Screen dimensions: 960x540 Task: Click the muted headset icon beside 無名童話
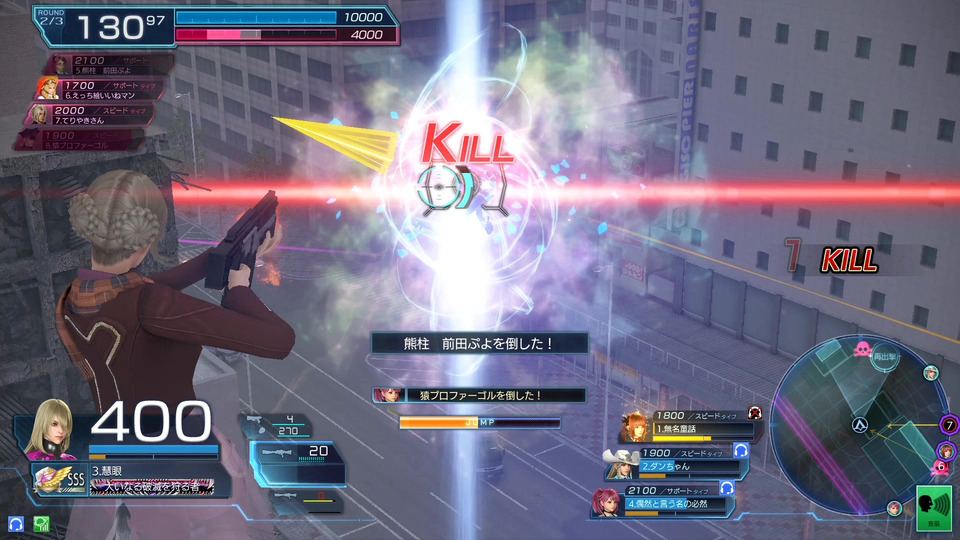[x=754, y=412]
